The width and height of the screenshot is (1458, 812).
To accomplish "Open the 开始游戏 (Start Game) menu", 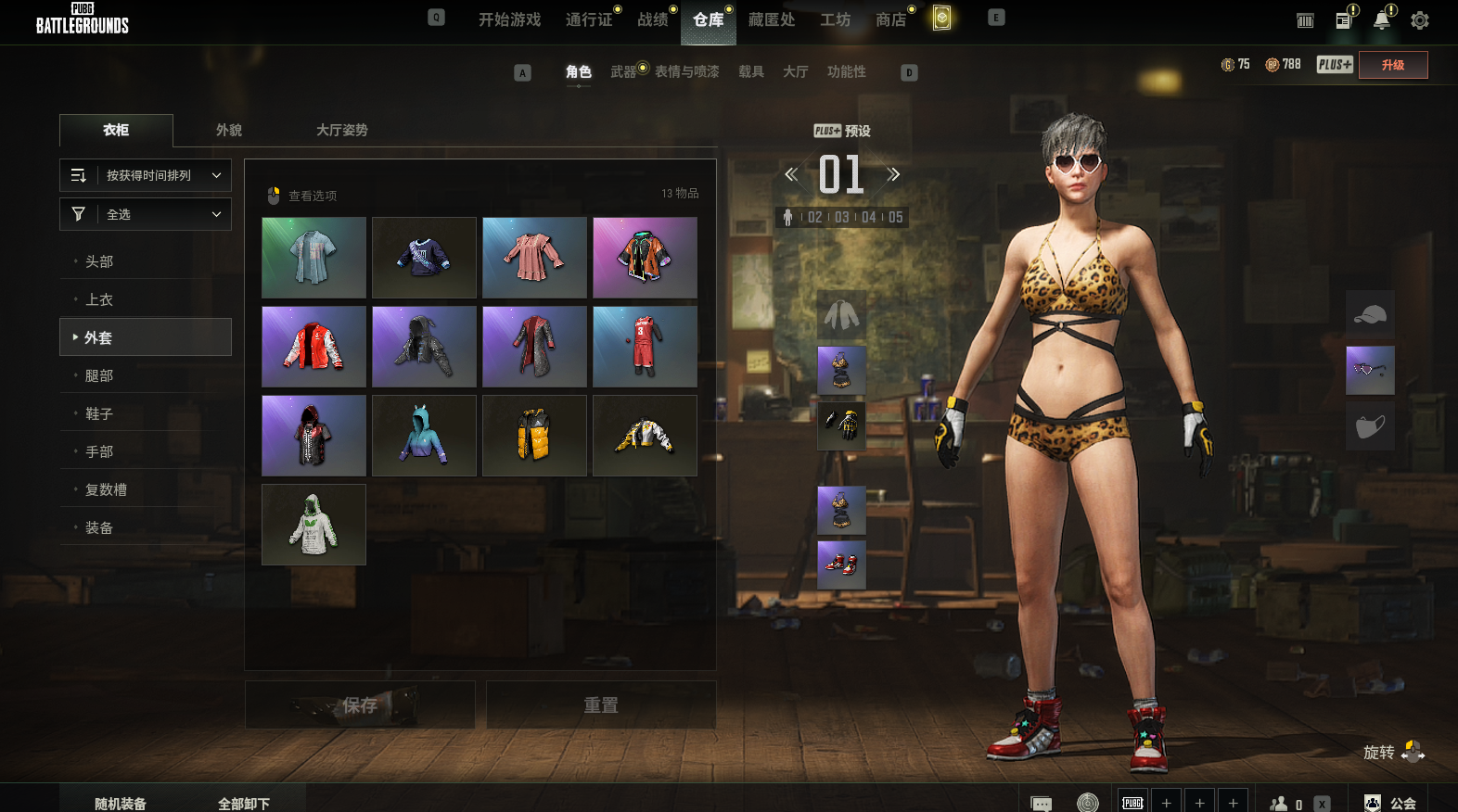I will tap(509, 19).
